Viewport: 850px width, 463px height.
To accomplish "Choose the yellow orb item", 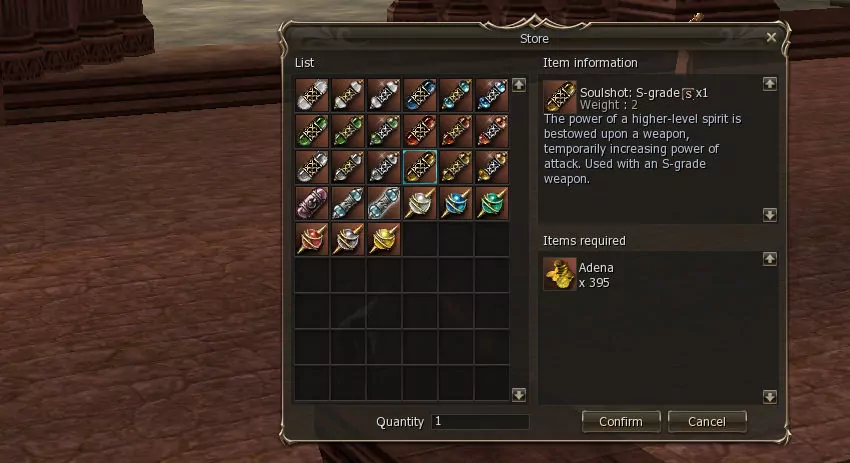I will (x=384, y=239).
